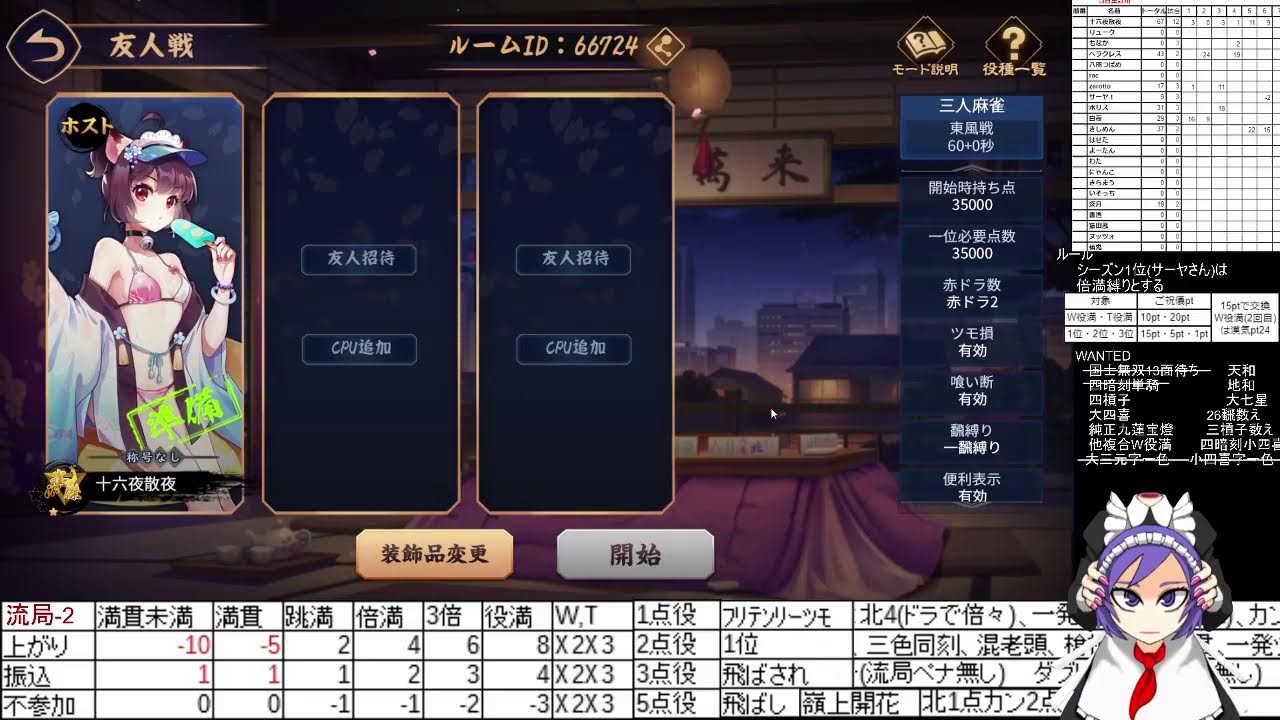Toggle ツモ損 from 有効
Viewport: 1280px width, 720px height.
(971, 340)
